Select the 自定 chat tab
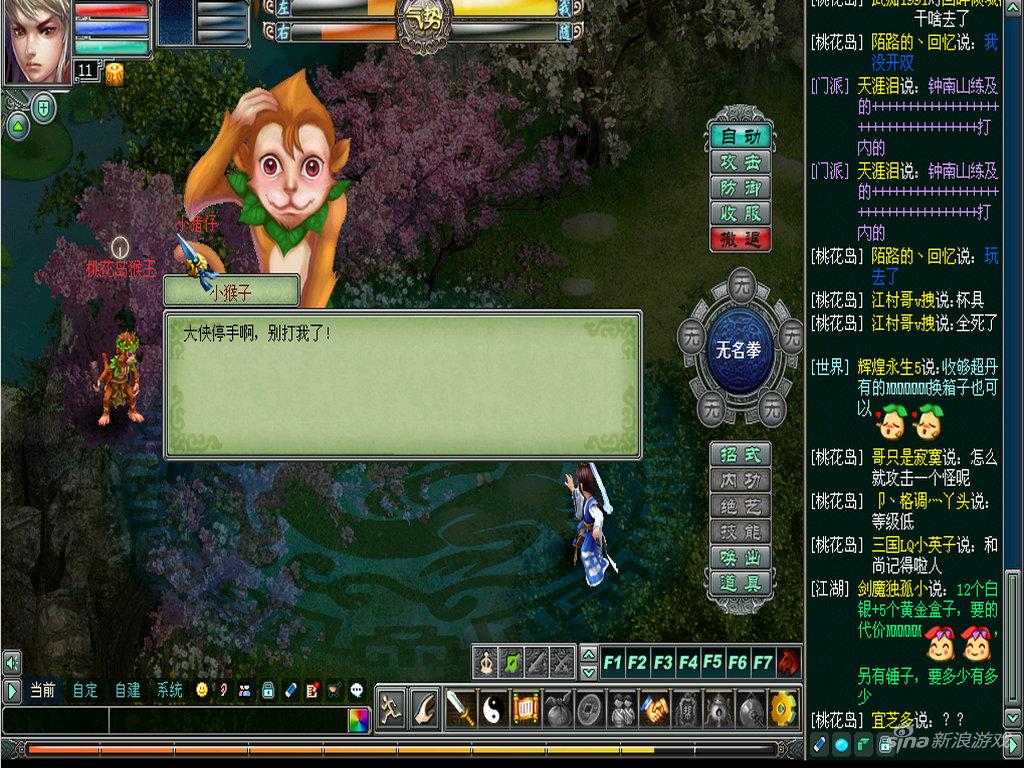This screenshot has height=768, width=1024. [x=85, y=690]
